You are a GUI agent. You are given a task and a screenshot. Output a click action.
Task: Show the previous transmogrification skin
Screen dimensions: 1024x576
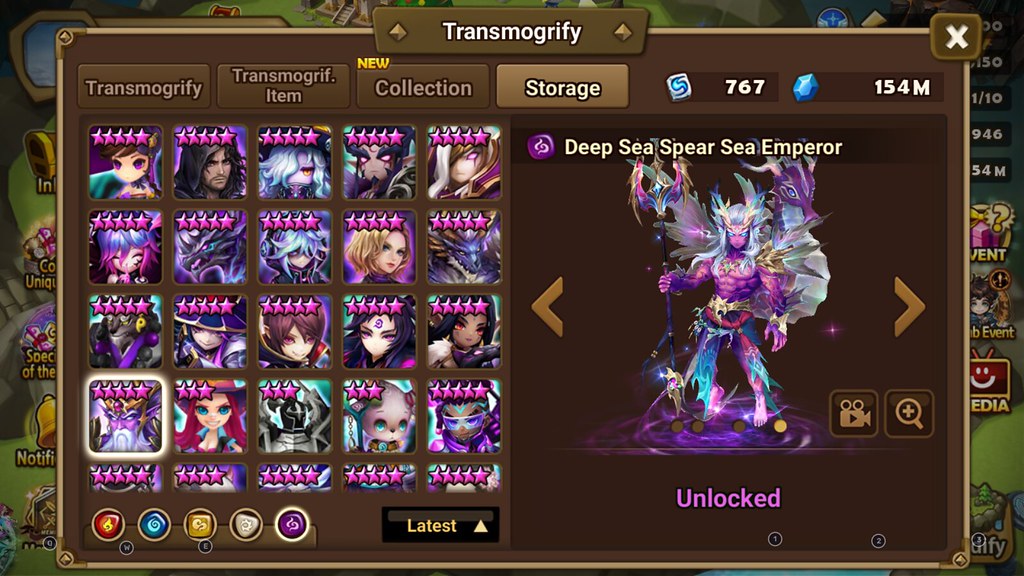(x=548, y=307)
